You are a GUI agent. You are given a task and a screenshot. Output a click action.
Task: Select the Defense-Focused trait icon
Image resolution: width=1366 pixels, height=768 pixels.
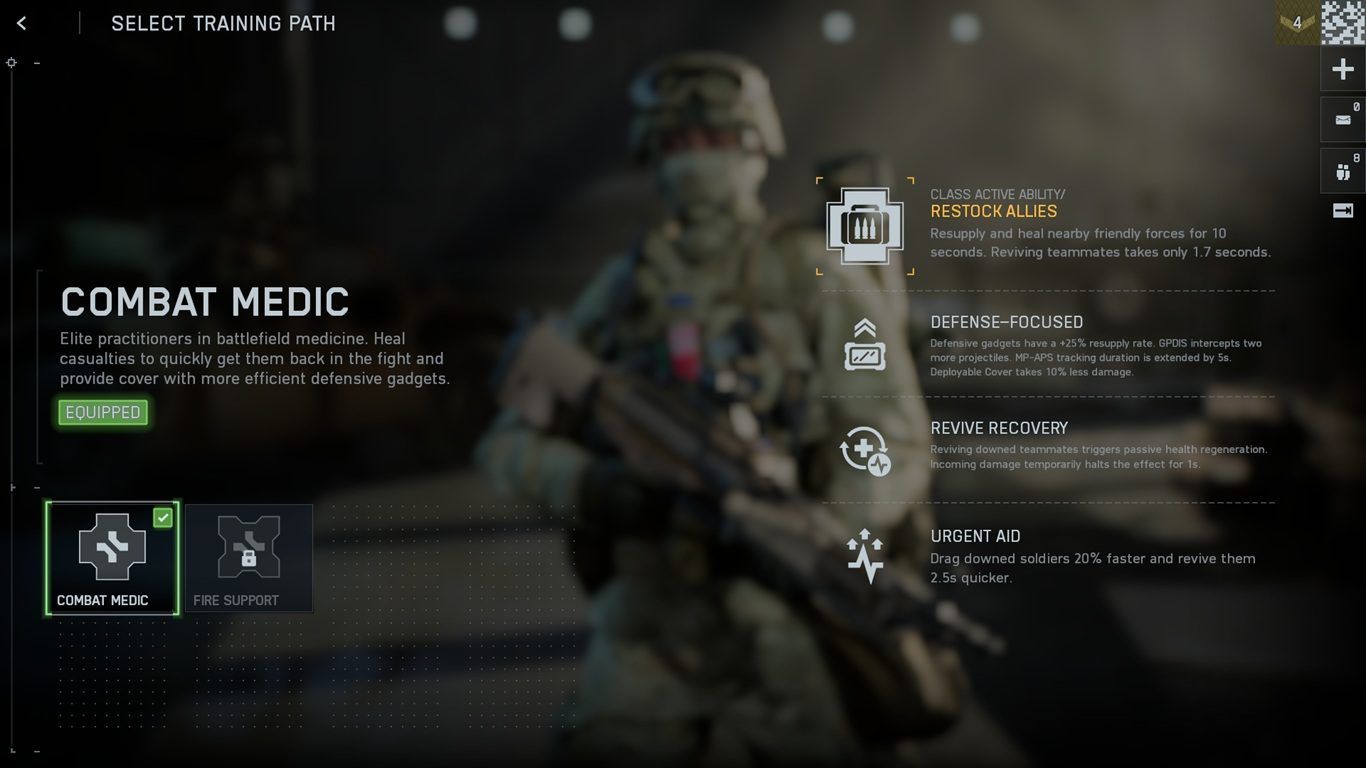pyautogui.click(x=865, y=345)
